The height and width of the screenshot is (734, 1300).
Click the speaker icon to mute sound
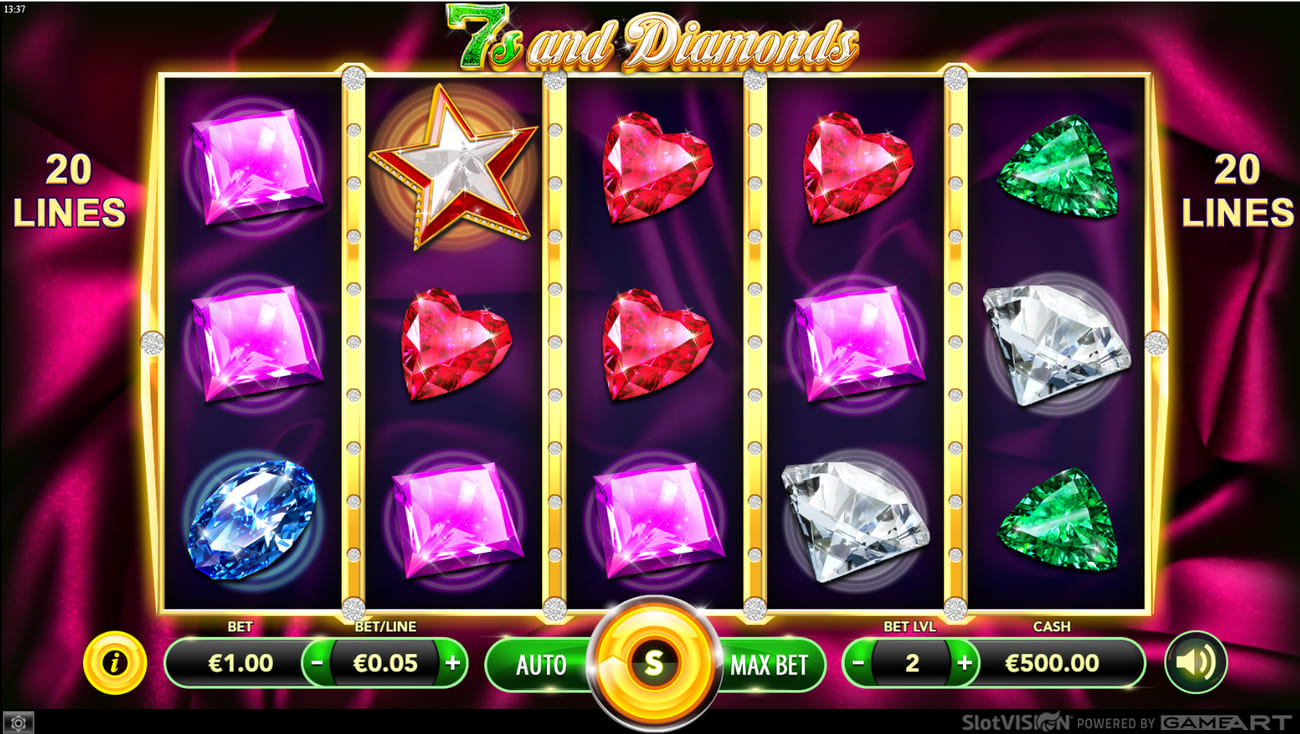1196,662
